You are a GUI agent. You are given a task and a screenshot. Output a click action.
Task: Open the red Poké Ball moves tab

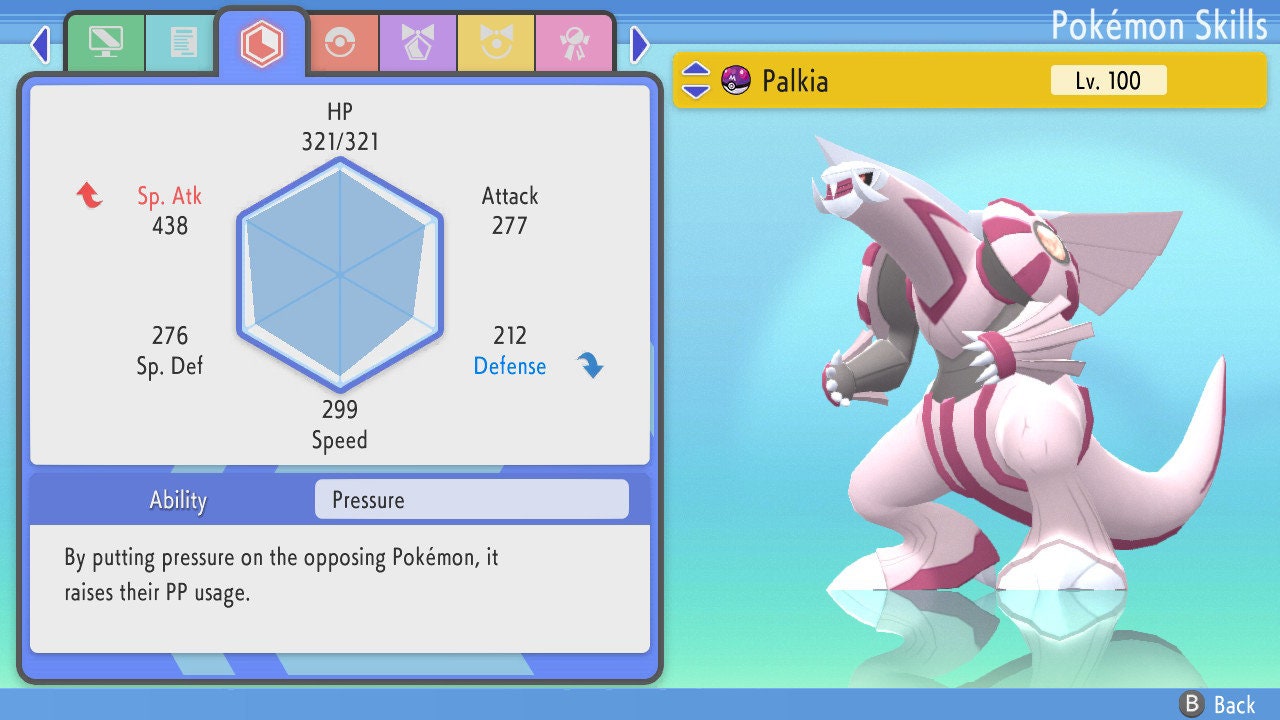pos(340,42)
